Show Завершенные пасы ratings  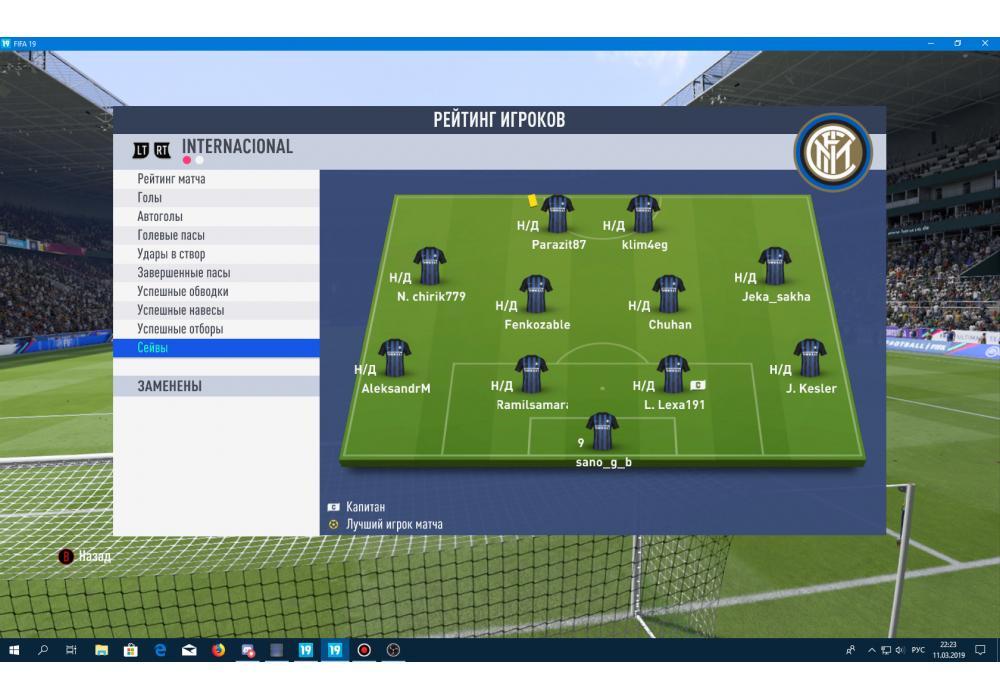184,273
